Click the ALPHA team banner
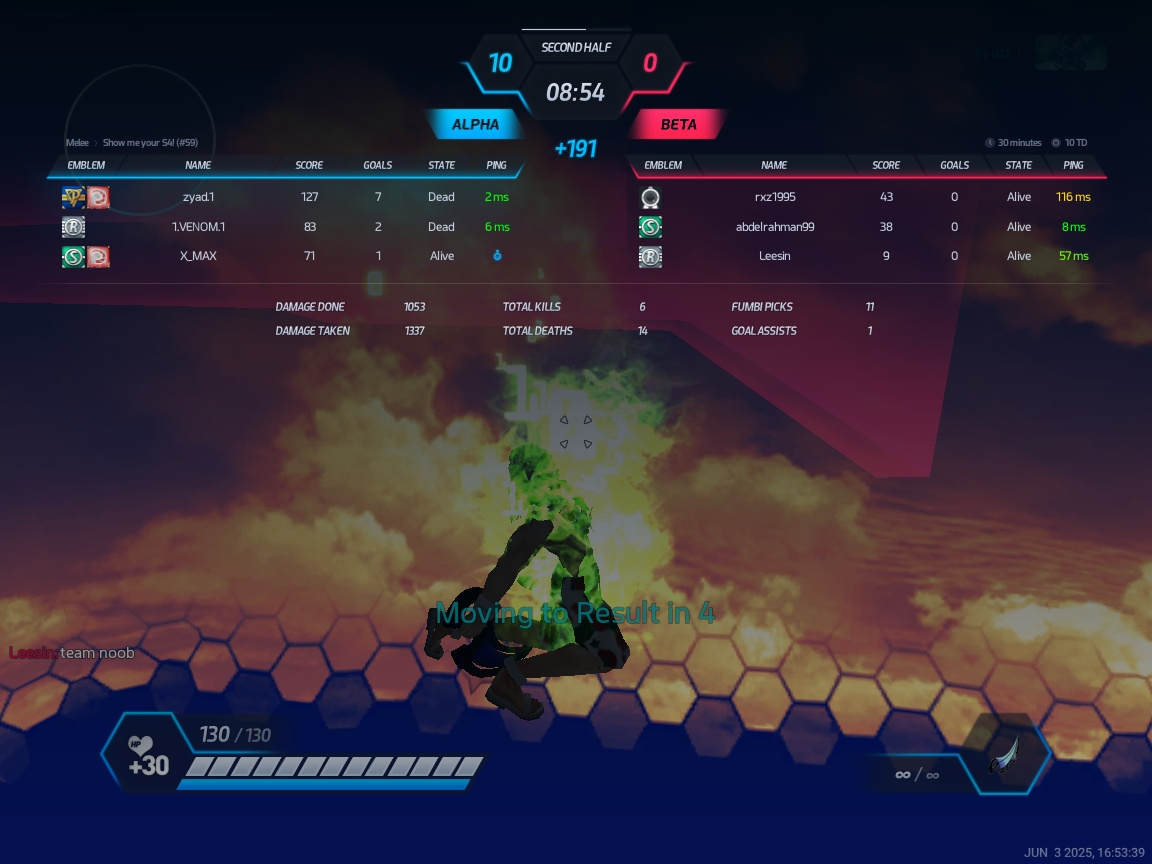Viewport: 1152px width, 864px height. (476, 125)
